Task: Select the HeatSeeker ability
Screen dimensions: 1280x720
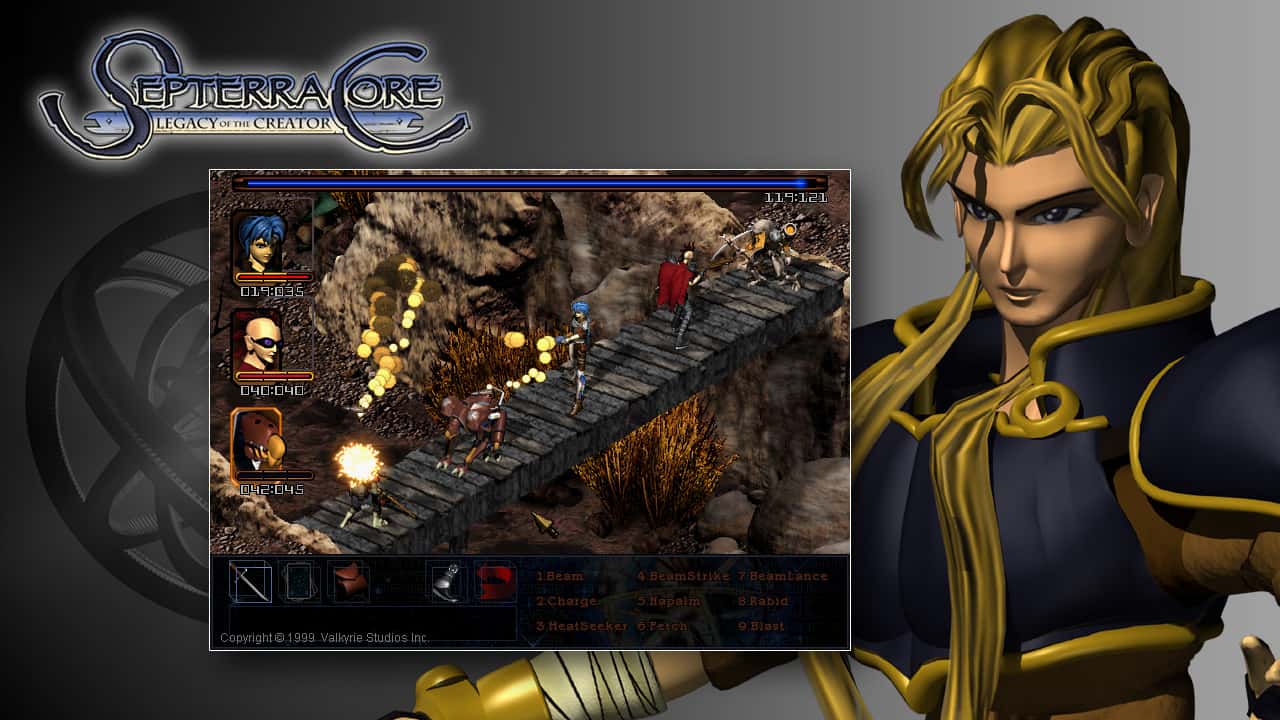Action: pyautogui.click(x=581, y=624)
